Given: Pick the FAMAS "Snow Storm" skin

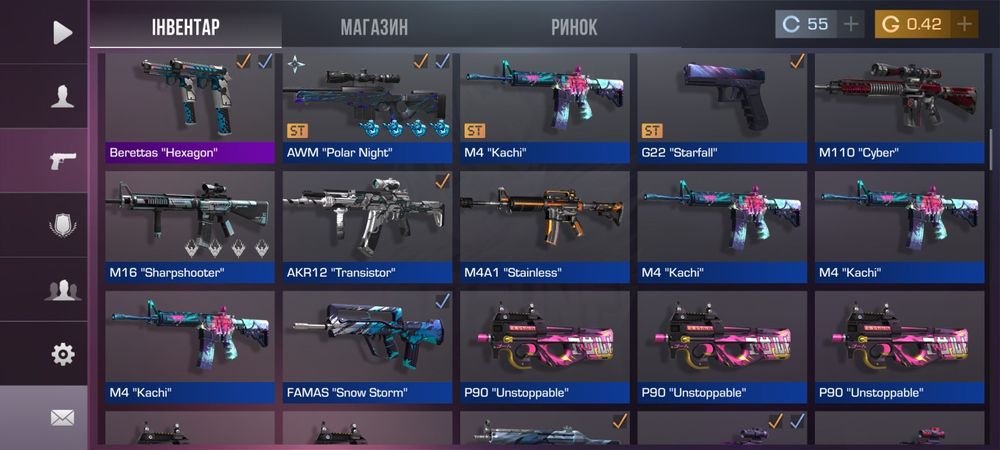Looking at the screenshot, I should tap(367, 346).
